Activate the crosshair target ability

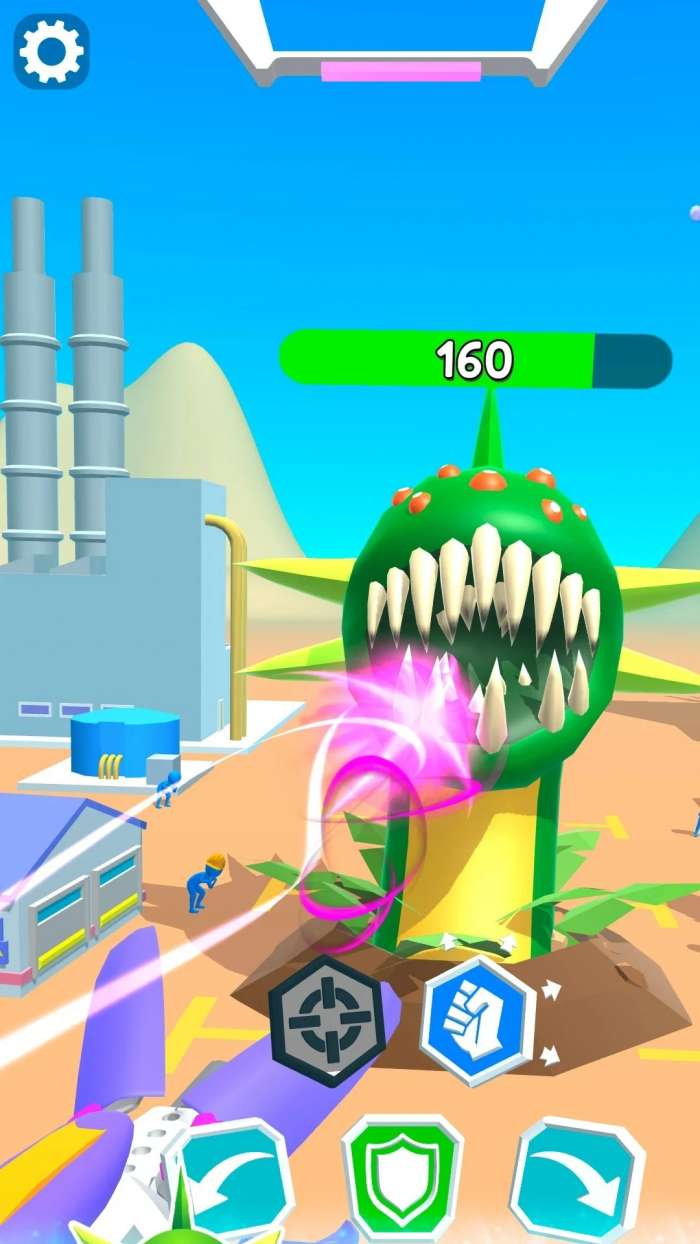(x=325, y=1019)
